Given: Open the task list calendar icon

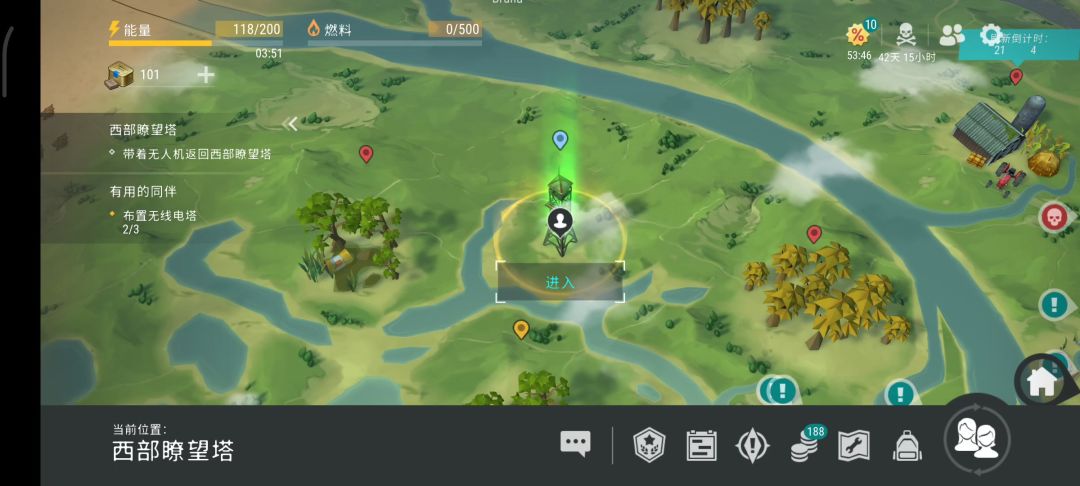Looking at the screenshot, I should [701, 444].
